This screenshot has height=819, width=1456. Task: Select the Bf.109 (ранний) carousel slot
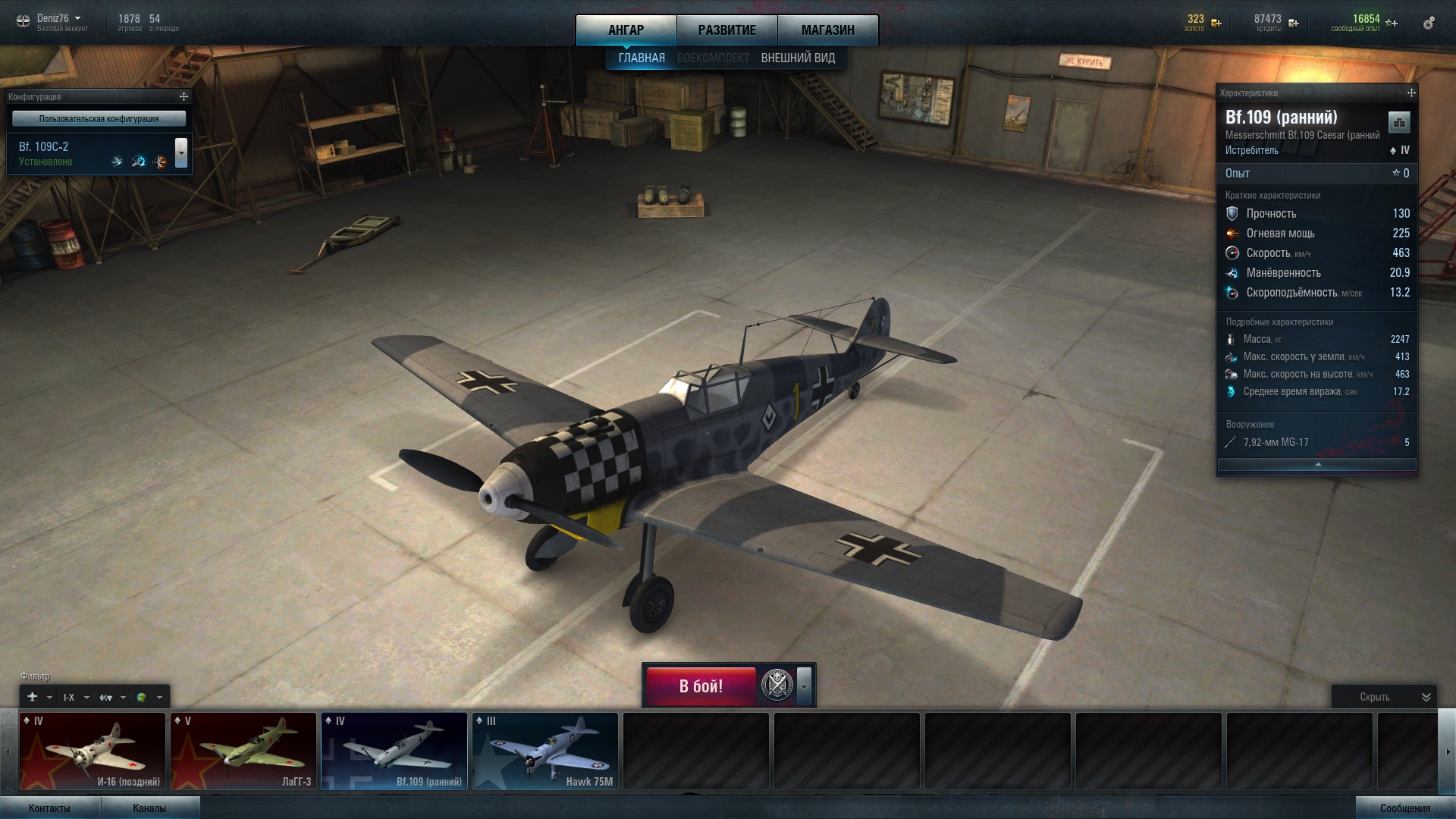(394, 751)
